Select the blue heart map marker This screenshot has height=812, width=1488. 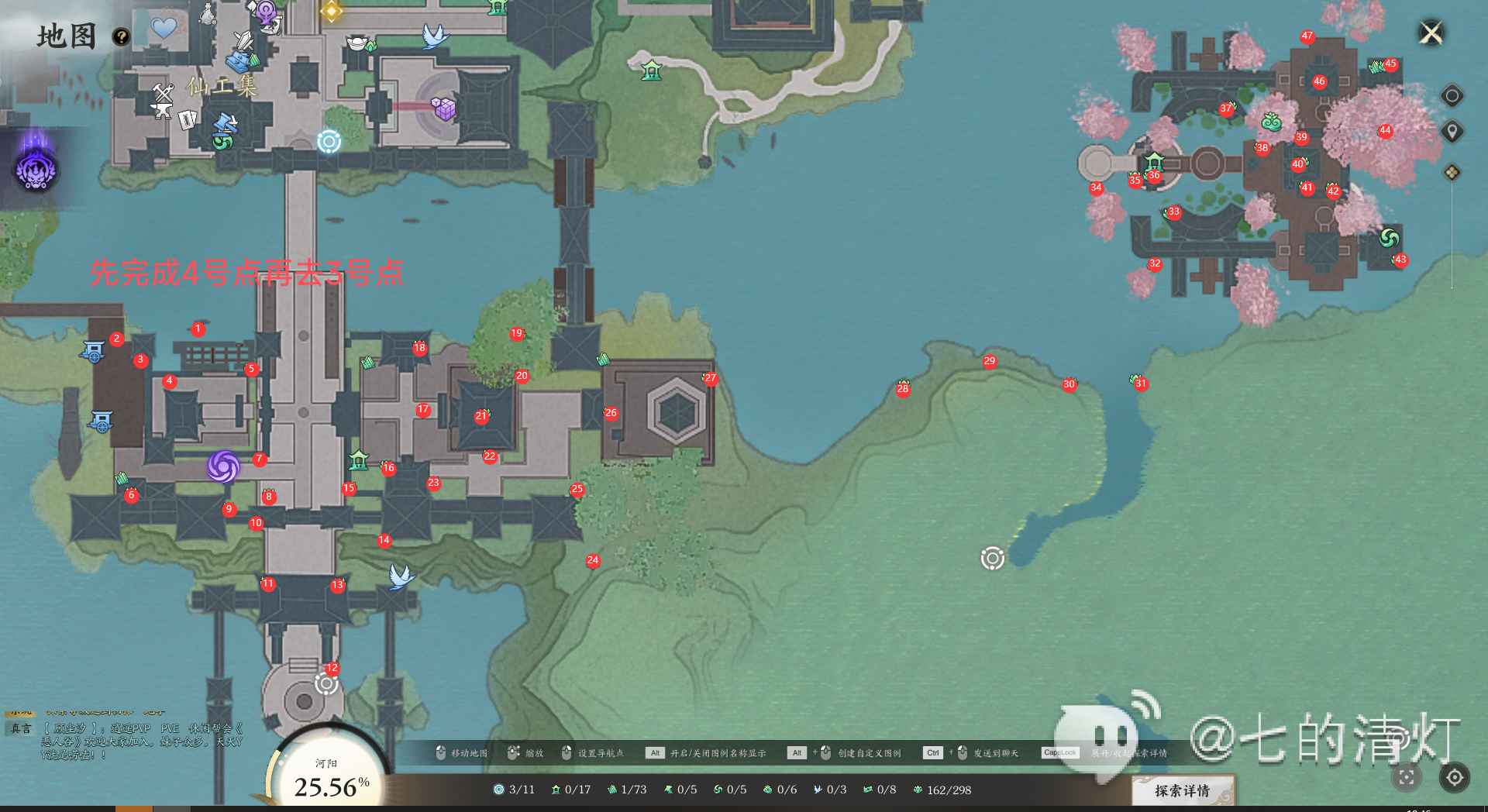click(164, 29)
